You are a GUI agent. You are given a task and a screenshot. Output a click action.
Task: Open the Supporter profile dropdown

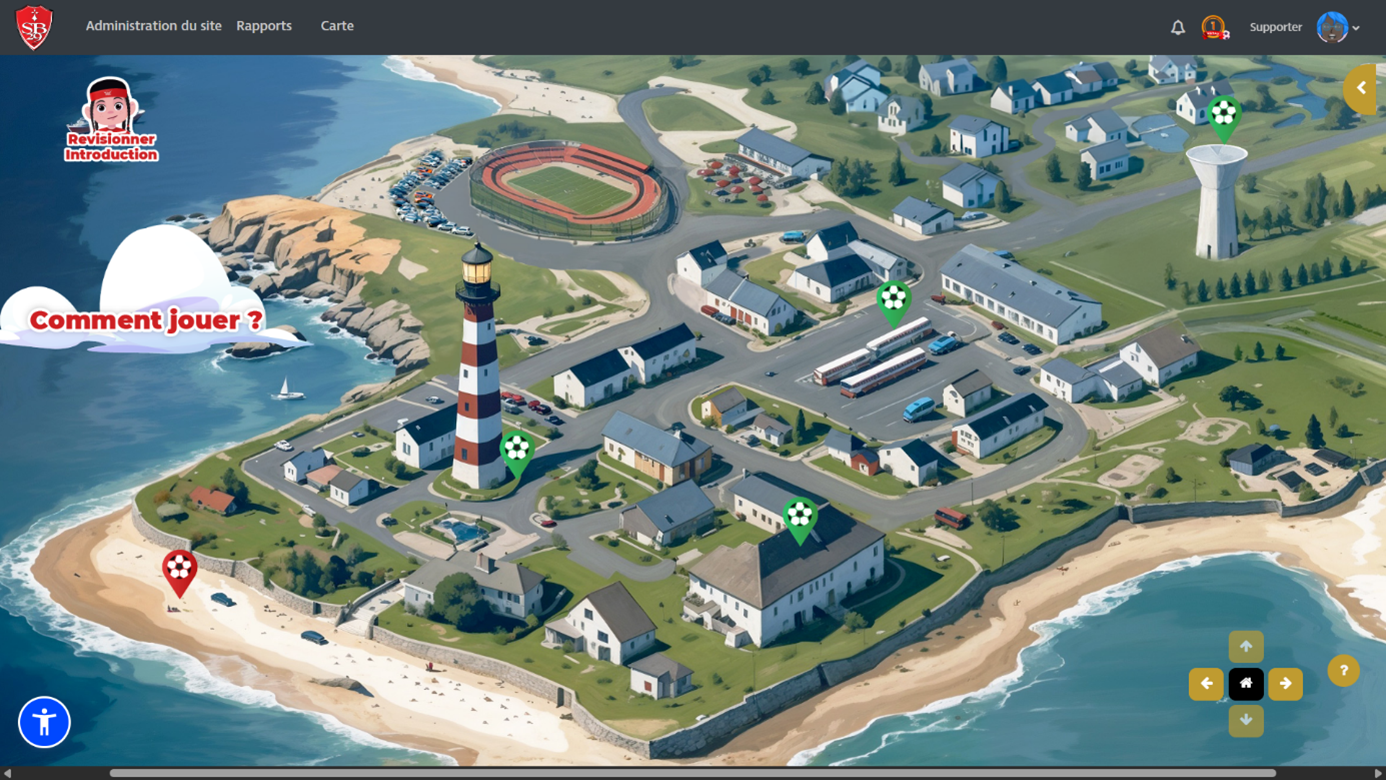(1338, 27)
